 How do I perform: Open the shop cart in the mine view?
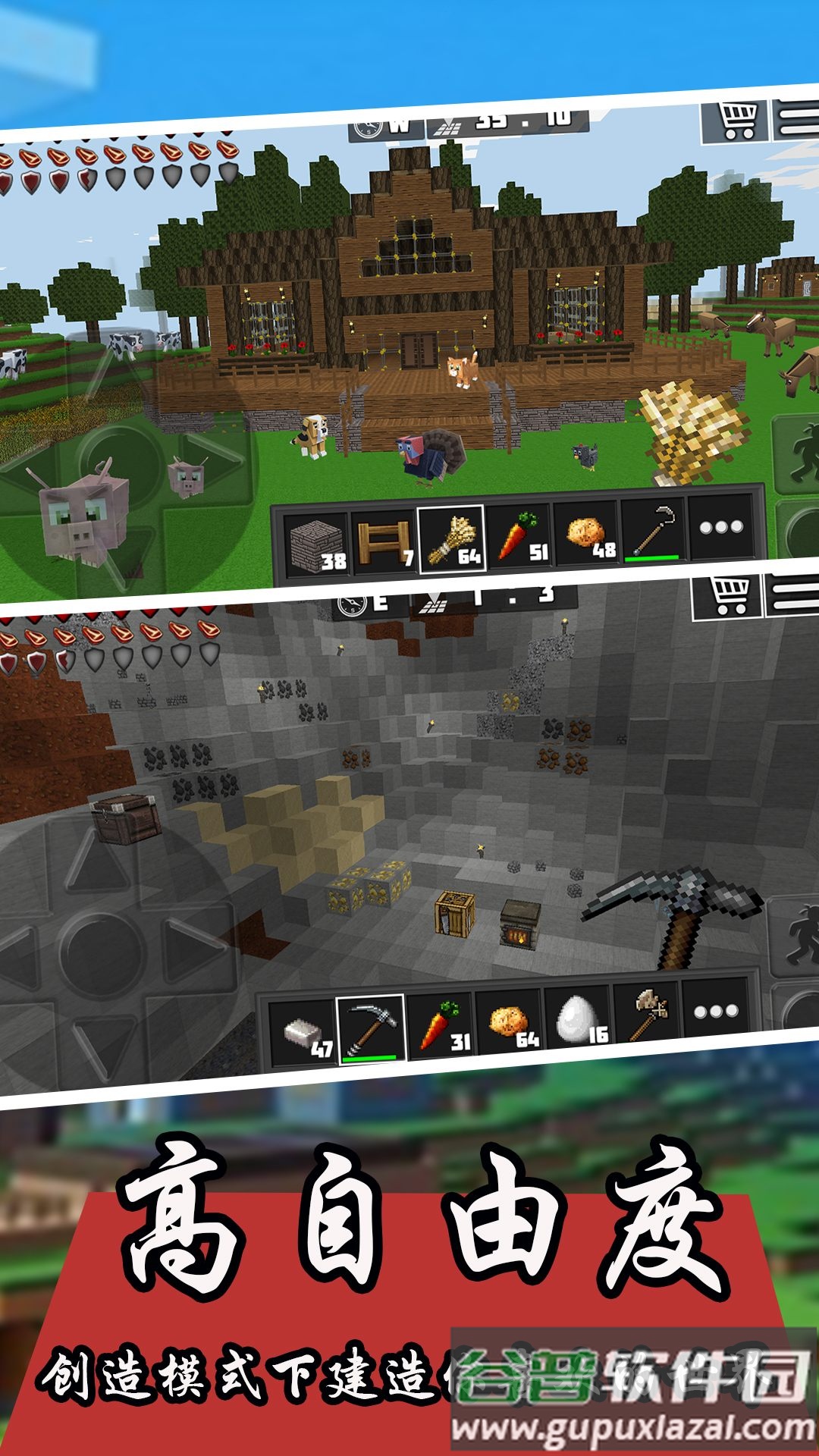(x=730, y=597)
